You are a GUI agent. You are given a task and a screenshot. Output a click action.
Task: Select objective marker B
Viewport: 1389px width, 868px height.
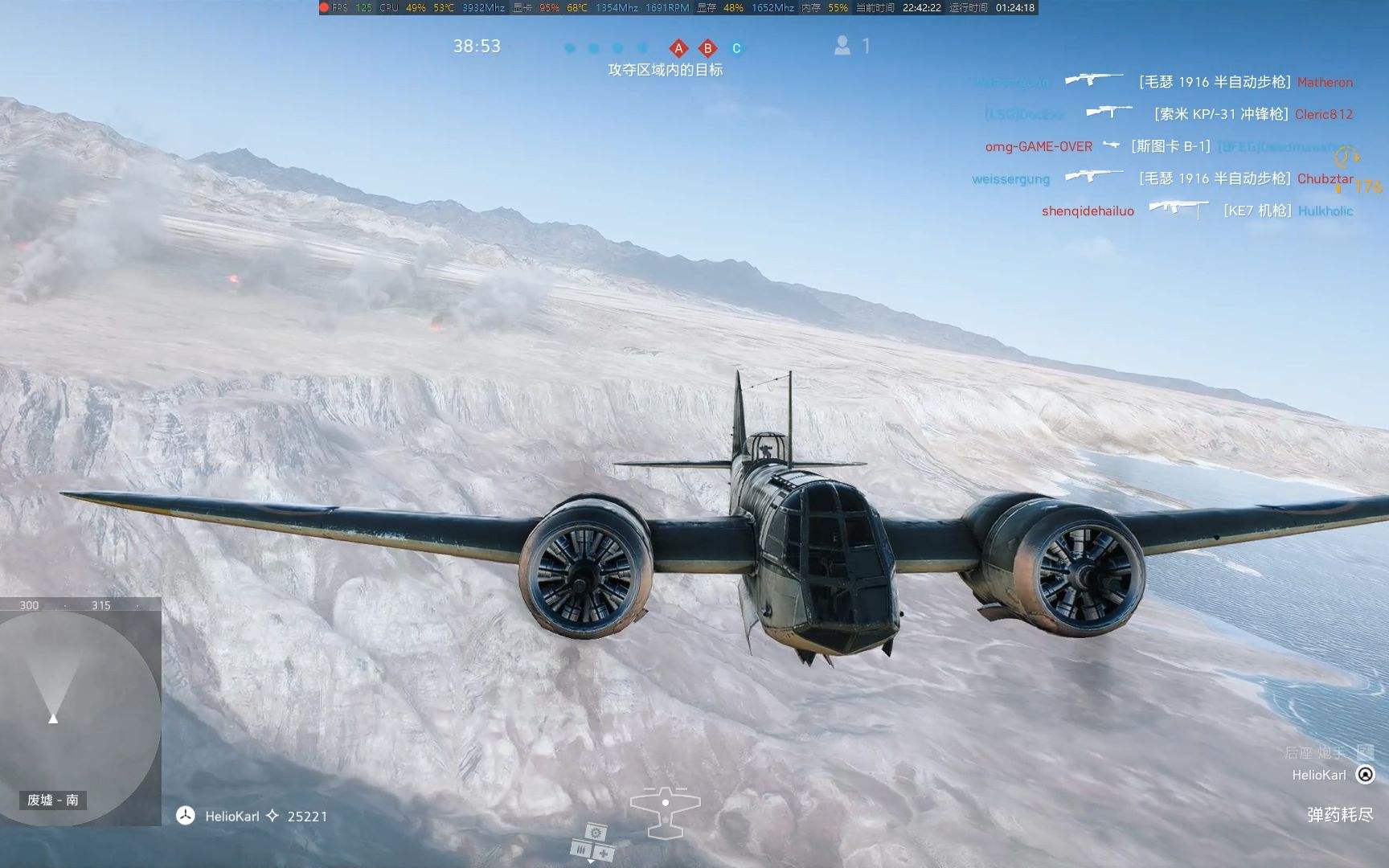(x=707, y=48)
